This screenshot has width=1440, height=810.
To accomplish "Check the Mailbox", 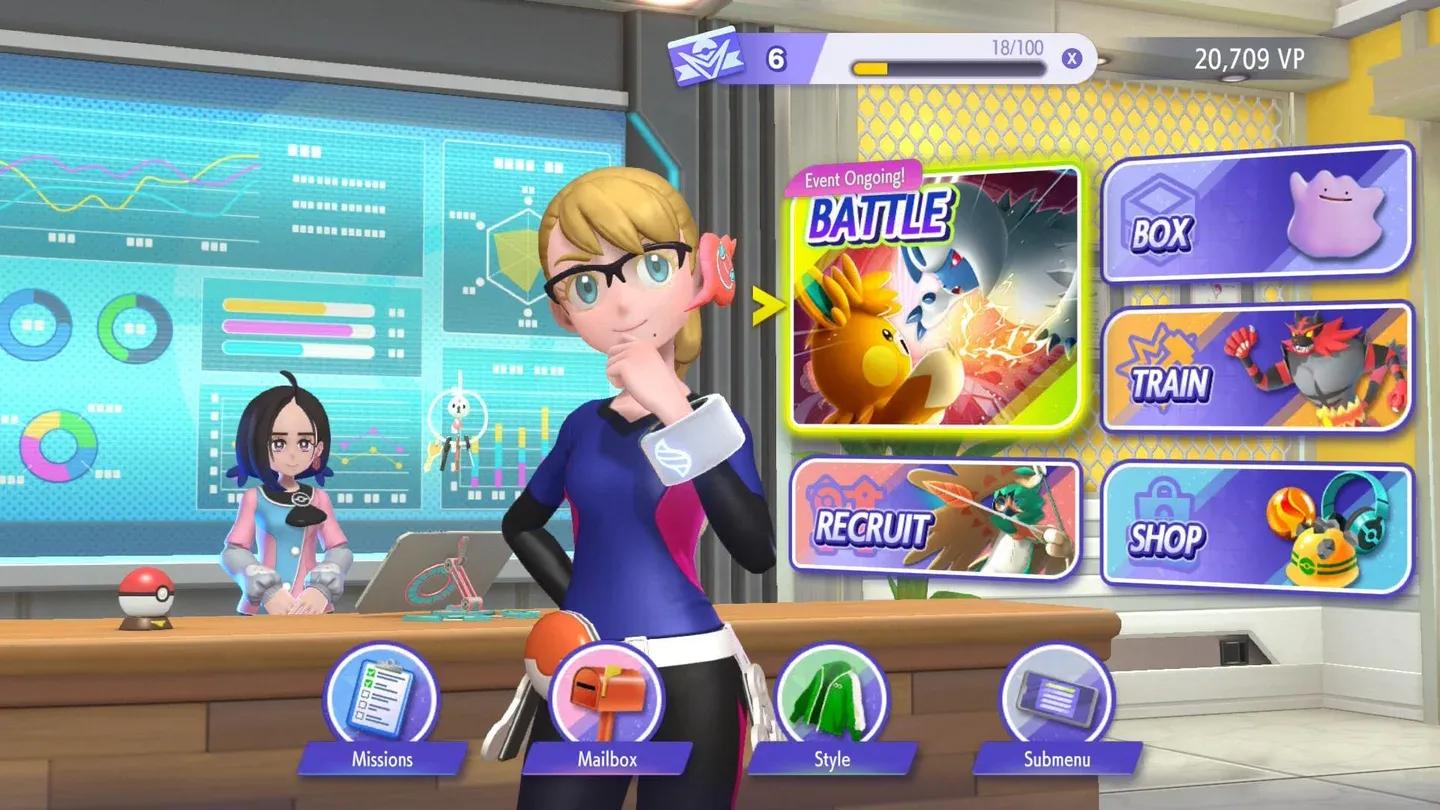I will tap(606, 698).
